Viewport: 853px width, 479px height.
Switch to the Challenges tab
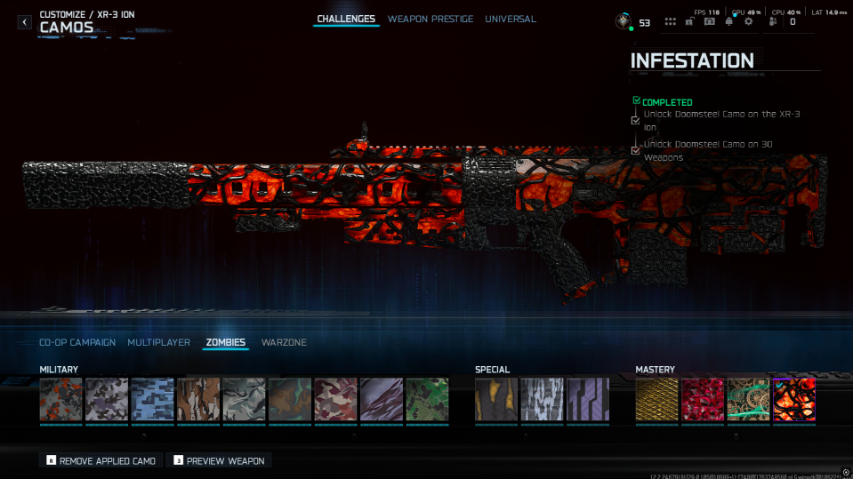coord(346,19)
